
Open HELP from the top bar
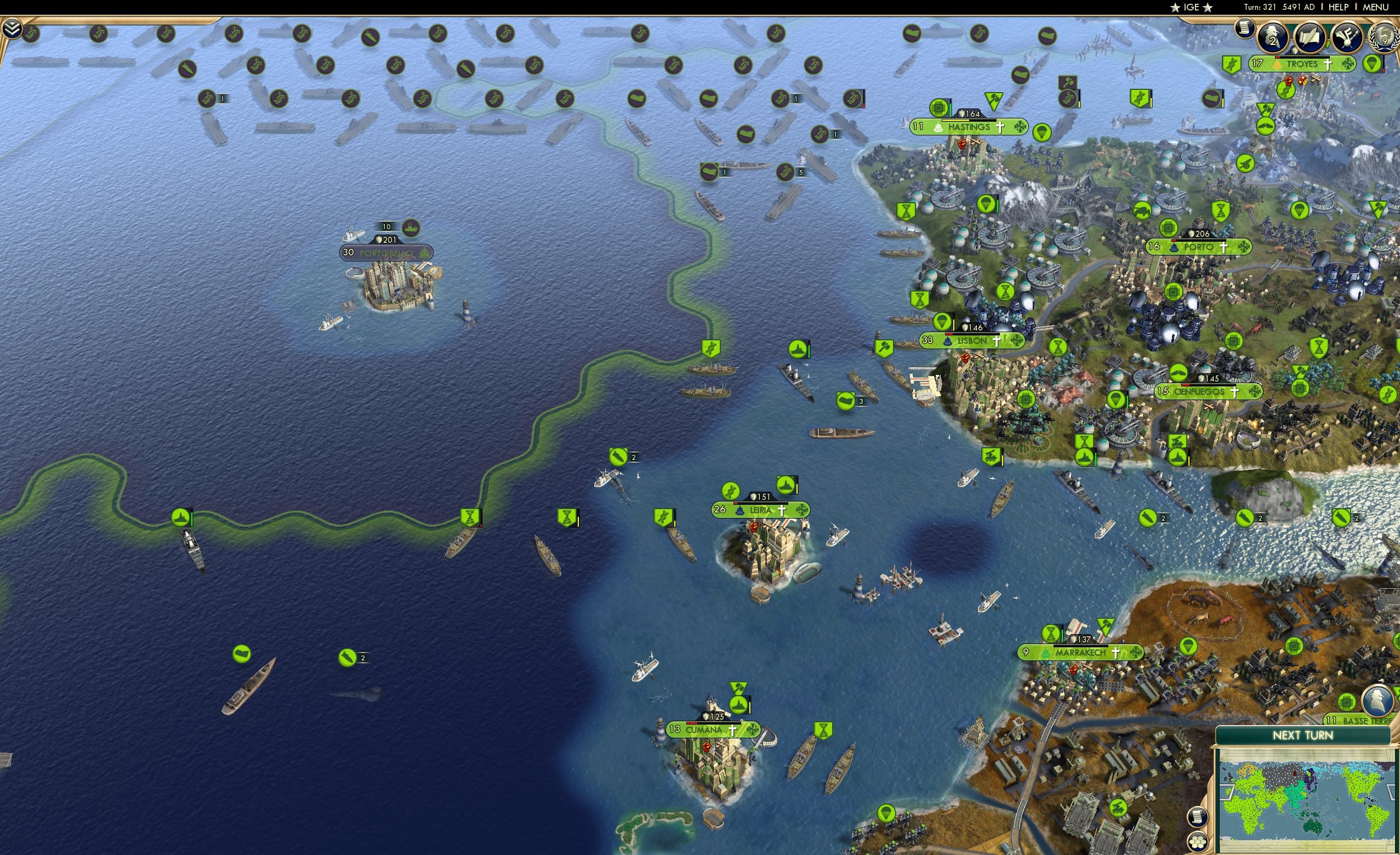pos(1339,7)
